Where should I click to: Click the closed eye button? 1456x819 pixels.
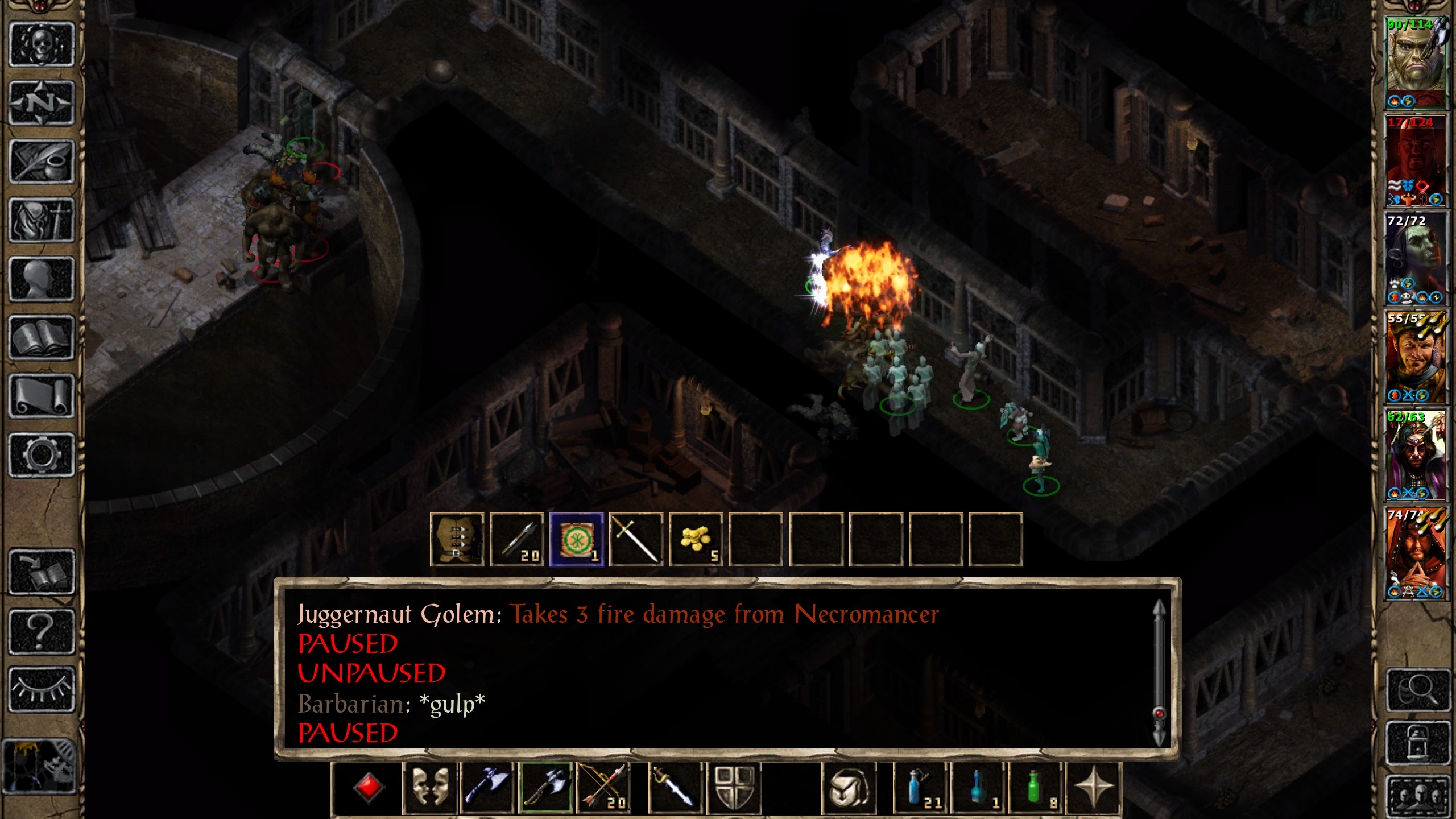point(42,689)
